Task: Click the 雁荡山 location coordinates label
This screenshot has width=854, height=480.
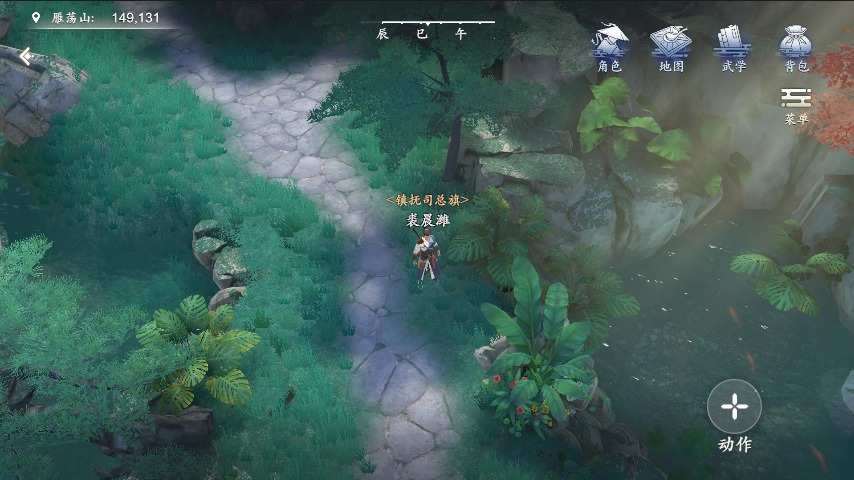Action: click(96, 17)
